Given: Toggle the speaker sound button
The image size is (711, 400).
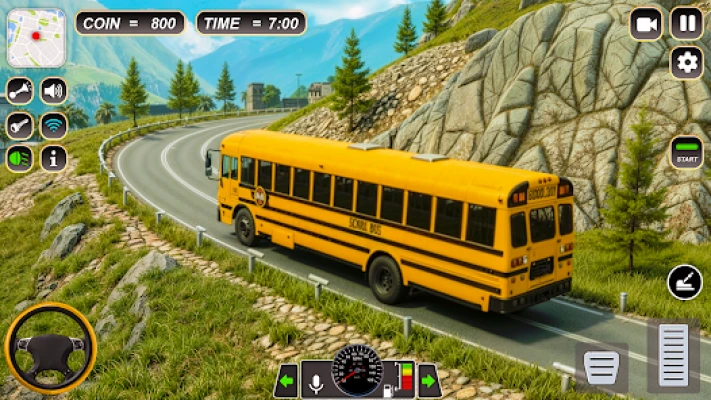Looking at the screenshot, I should tap(53, 92).
